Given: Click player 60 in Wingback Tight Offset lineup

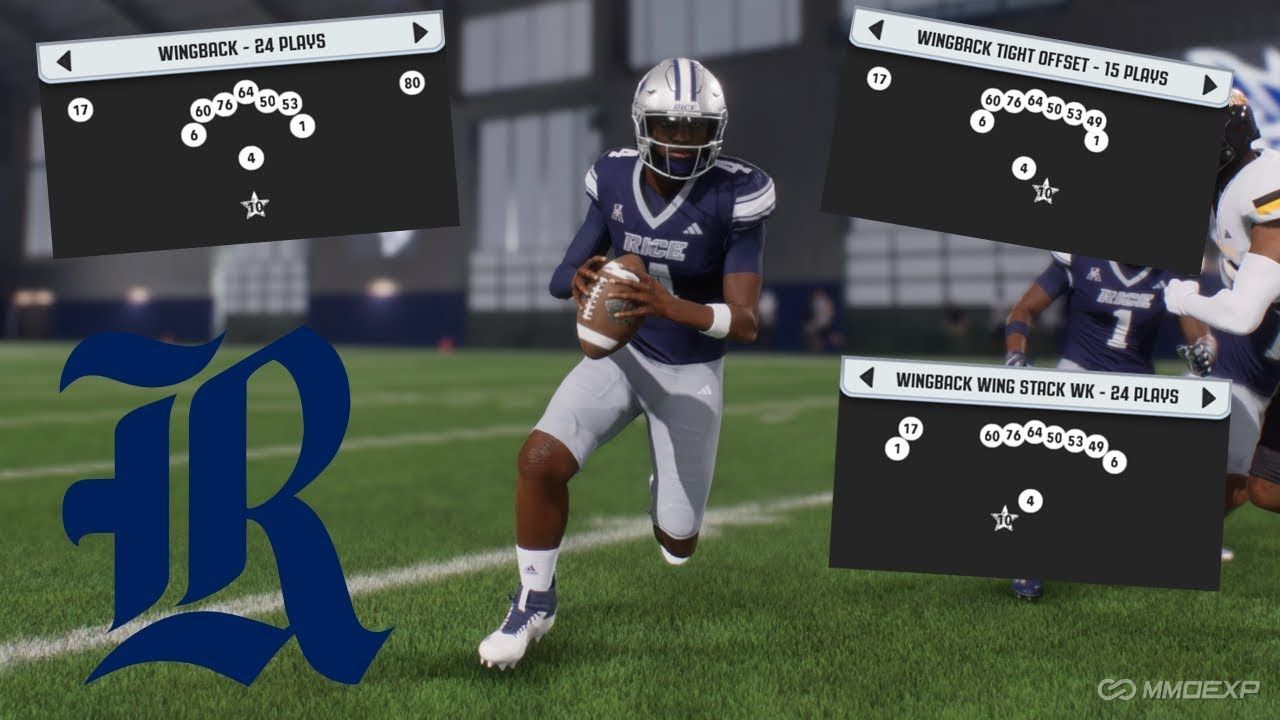Looking at the screenshot, I should click(991, 99).
